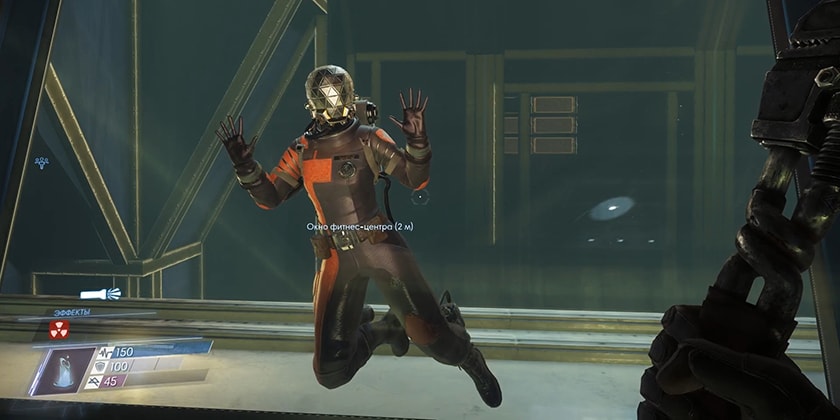Select the blue group objective marker
Image resolution: width=840 pixels, height=420 pixels.
pyautogui.click(x=43, y=160)
